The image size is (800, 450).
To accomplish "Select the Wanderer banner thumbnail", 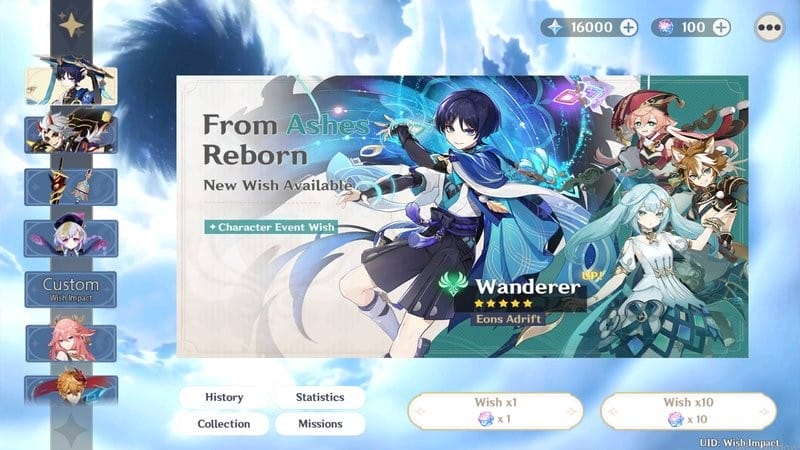I will [70, 85].
